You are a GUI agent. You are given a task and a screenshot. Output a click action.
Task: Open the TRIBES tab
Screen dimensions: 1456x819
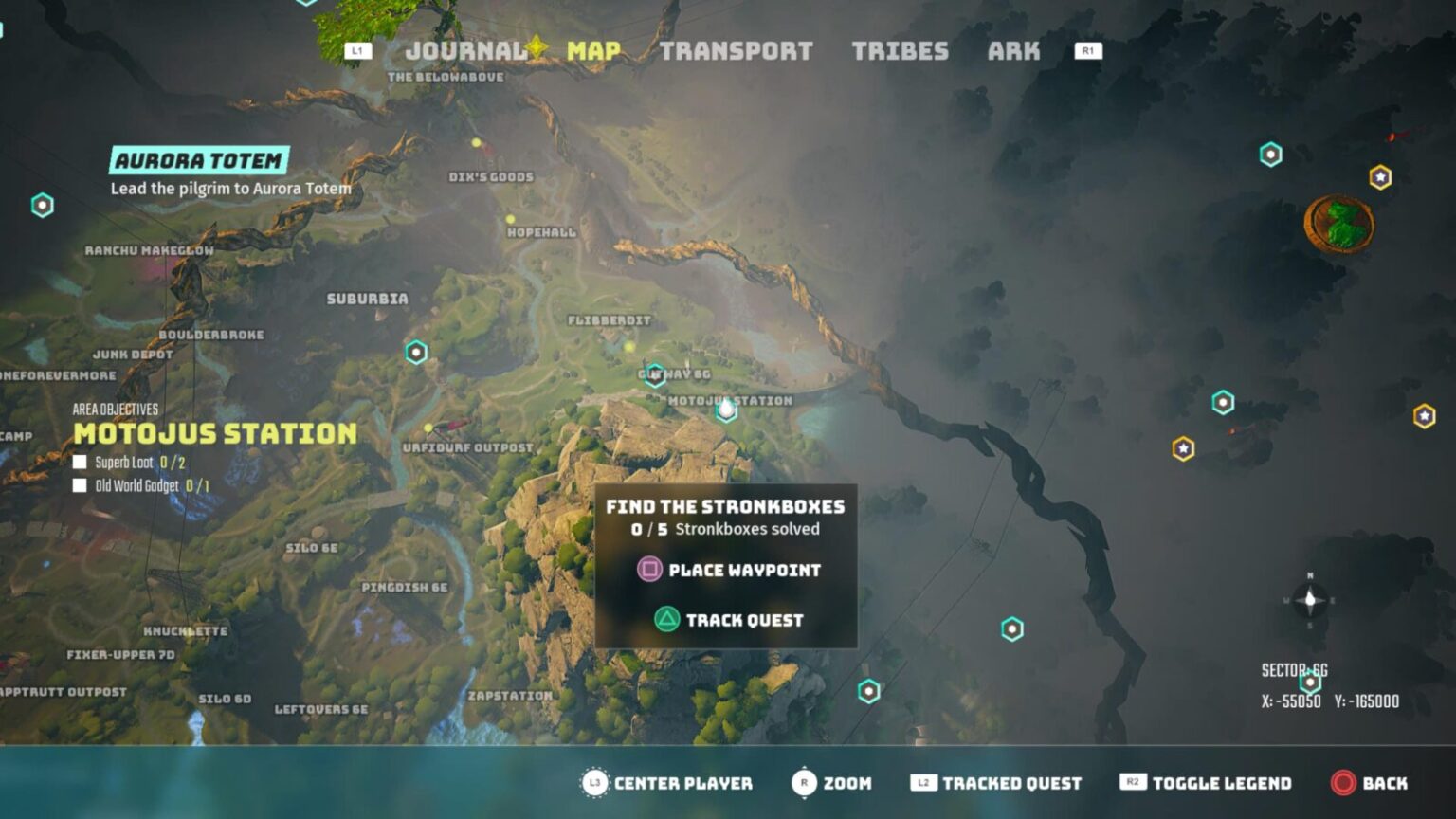point(901,51)
